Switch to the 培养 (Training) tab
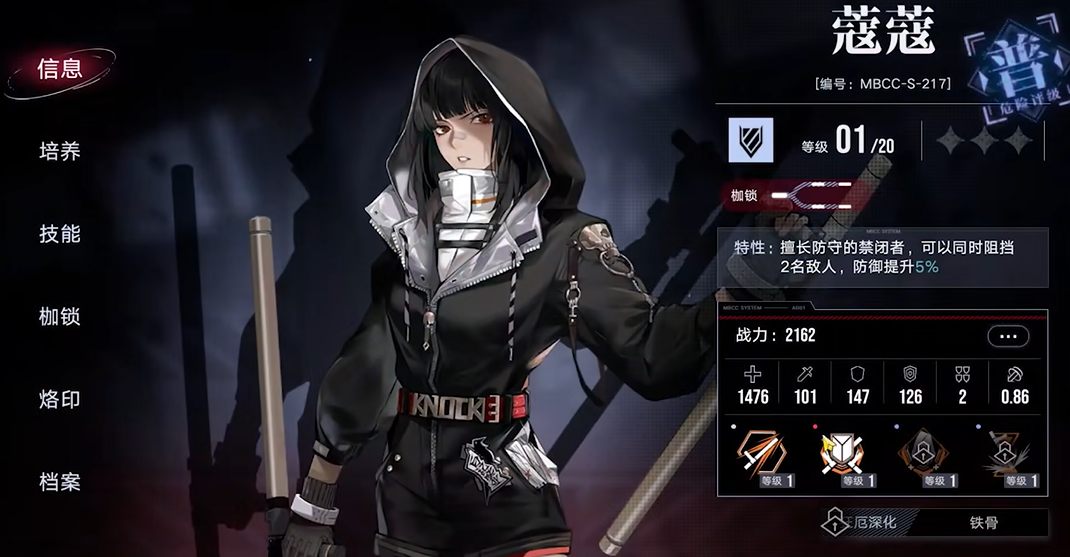 (x=59, y=152)
